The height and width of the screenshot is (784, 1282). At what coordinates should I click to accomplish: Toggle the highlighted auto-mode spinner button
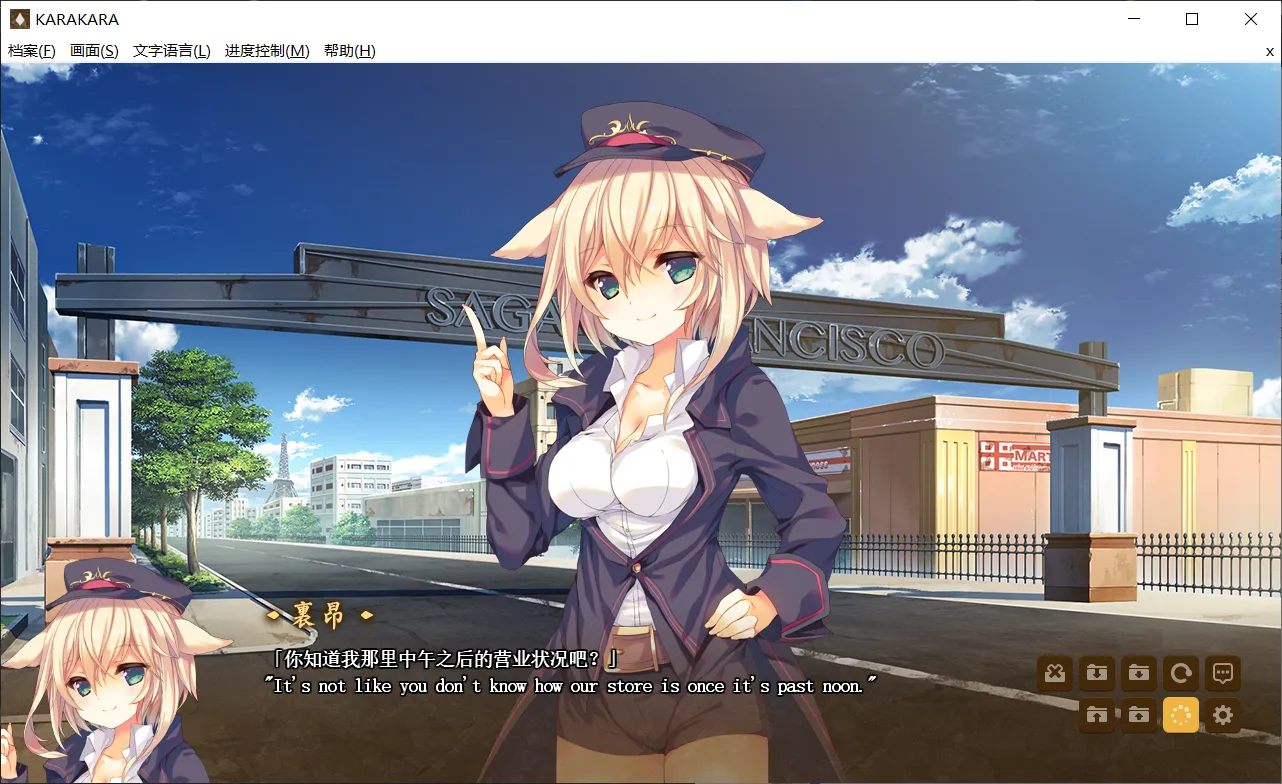(x=1180, y=715)
